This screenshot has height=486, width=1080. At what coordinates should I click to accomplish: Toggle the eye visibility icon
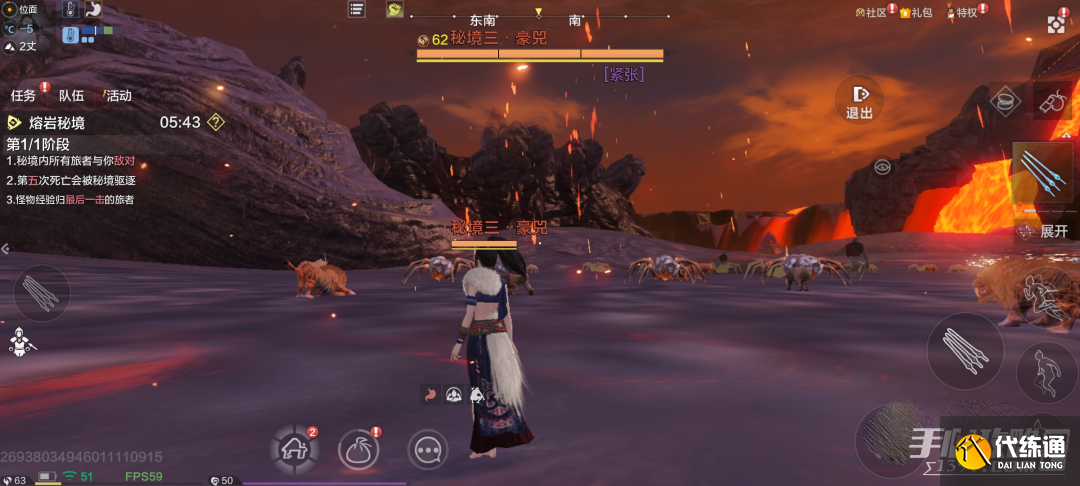(x=882, y=167)
